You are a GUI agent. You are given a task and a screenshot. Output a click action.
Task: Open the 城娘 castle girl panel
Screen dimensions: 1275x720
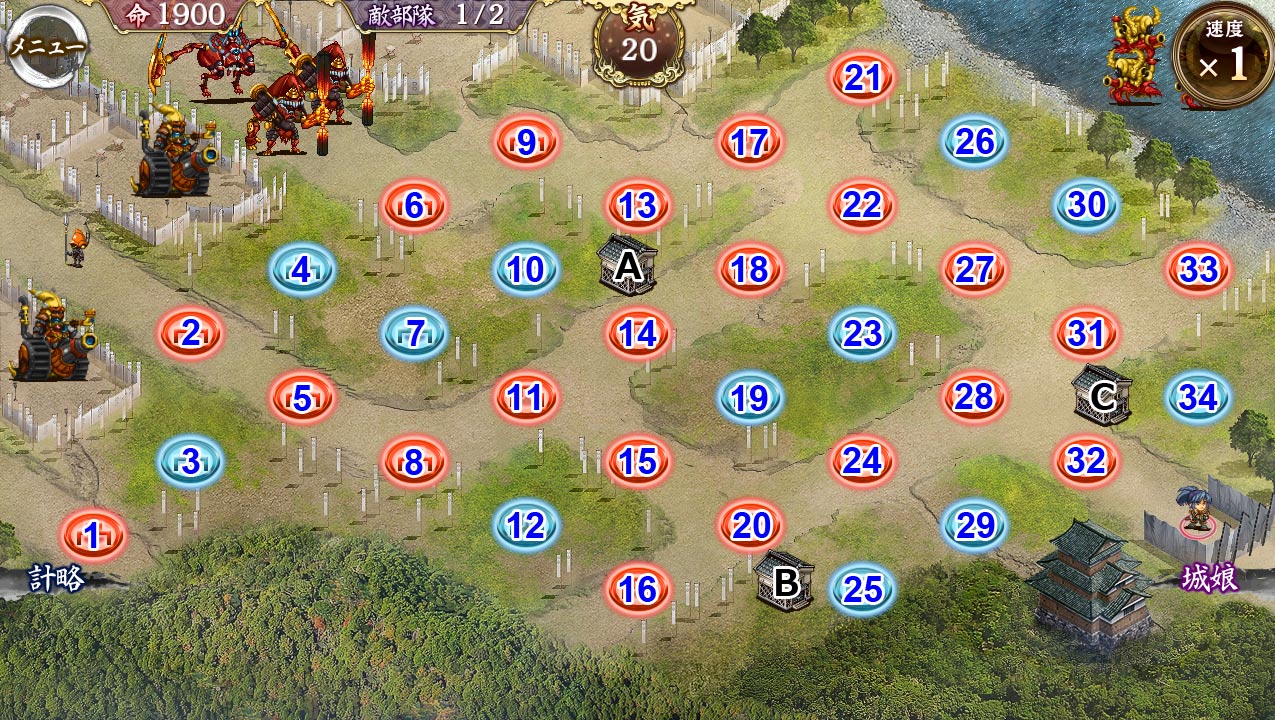(1210, 578)
